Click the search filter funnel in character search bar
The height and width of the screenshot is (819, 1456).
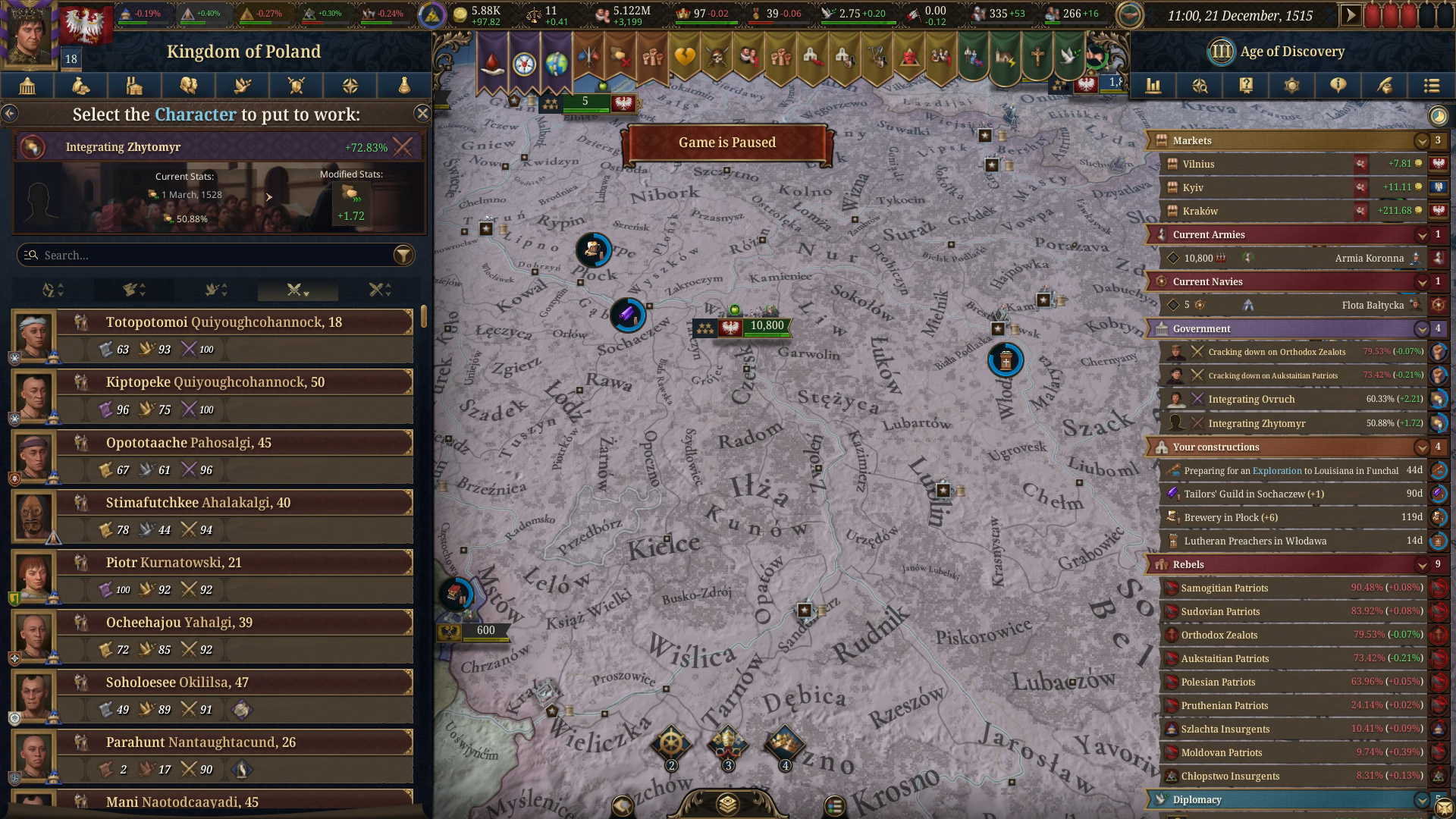pyautogui.click(x=403, y=255)
